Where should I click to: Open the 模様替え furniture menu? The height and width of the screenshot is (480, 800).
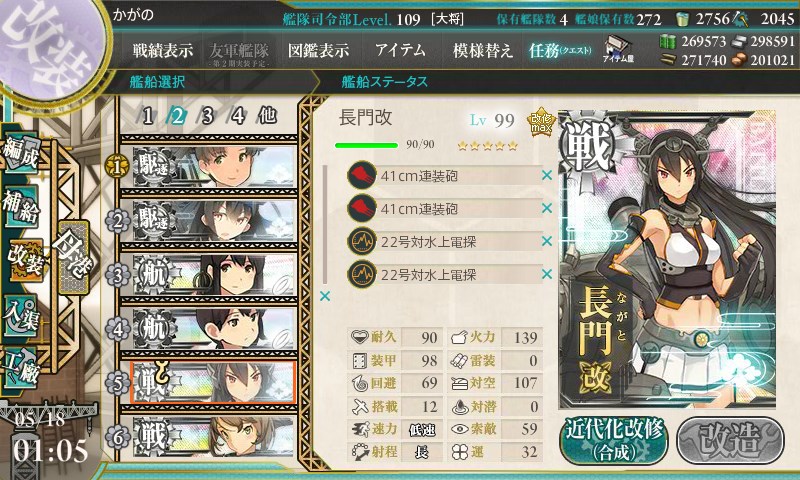pos(482,50)
